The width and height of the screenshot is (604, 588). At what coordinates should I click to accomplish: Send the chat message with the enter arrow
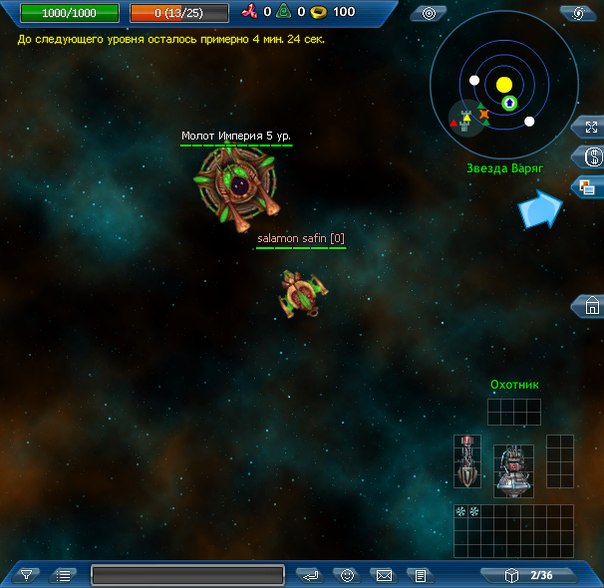coord(311,575)
